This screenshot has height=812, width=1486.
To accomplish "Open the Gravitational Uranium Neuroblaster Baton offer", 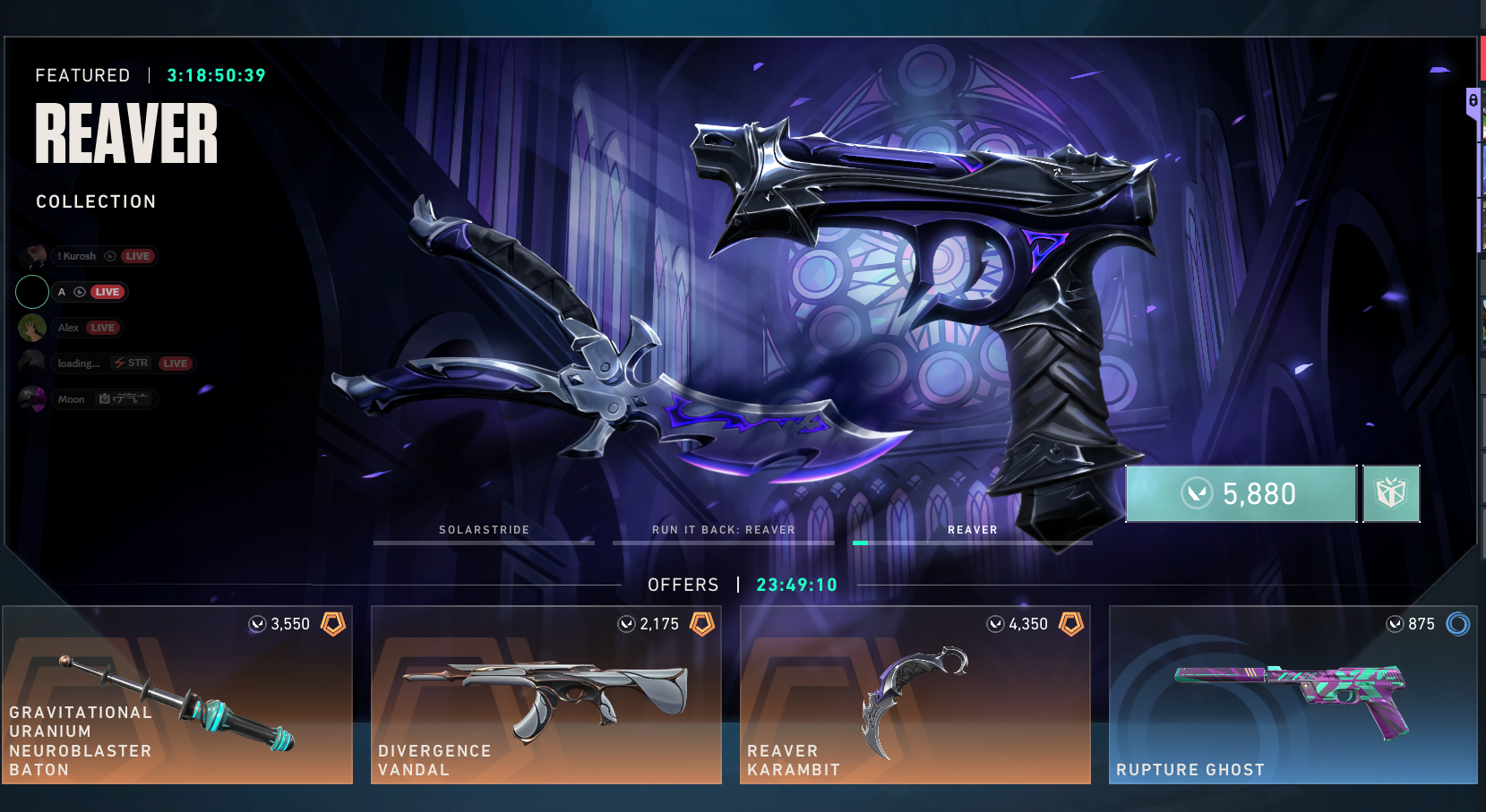I will (x=177, y=695).
